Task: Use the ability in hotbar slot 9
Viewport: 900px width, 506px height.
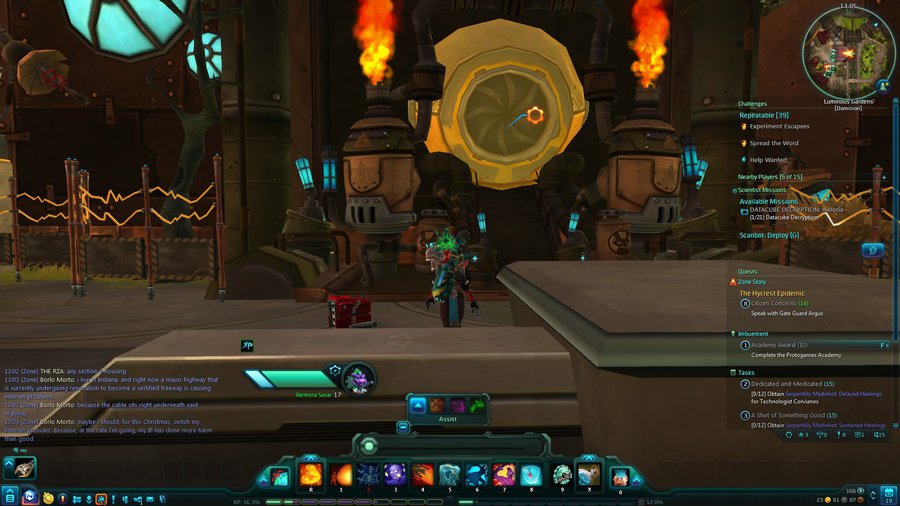Action: coord(562,475)
